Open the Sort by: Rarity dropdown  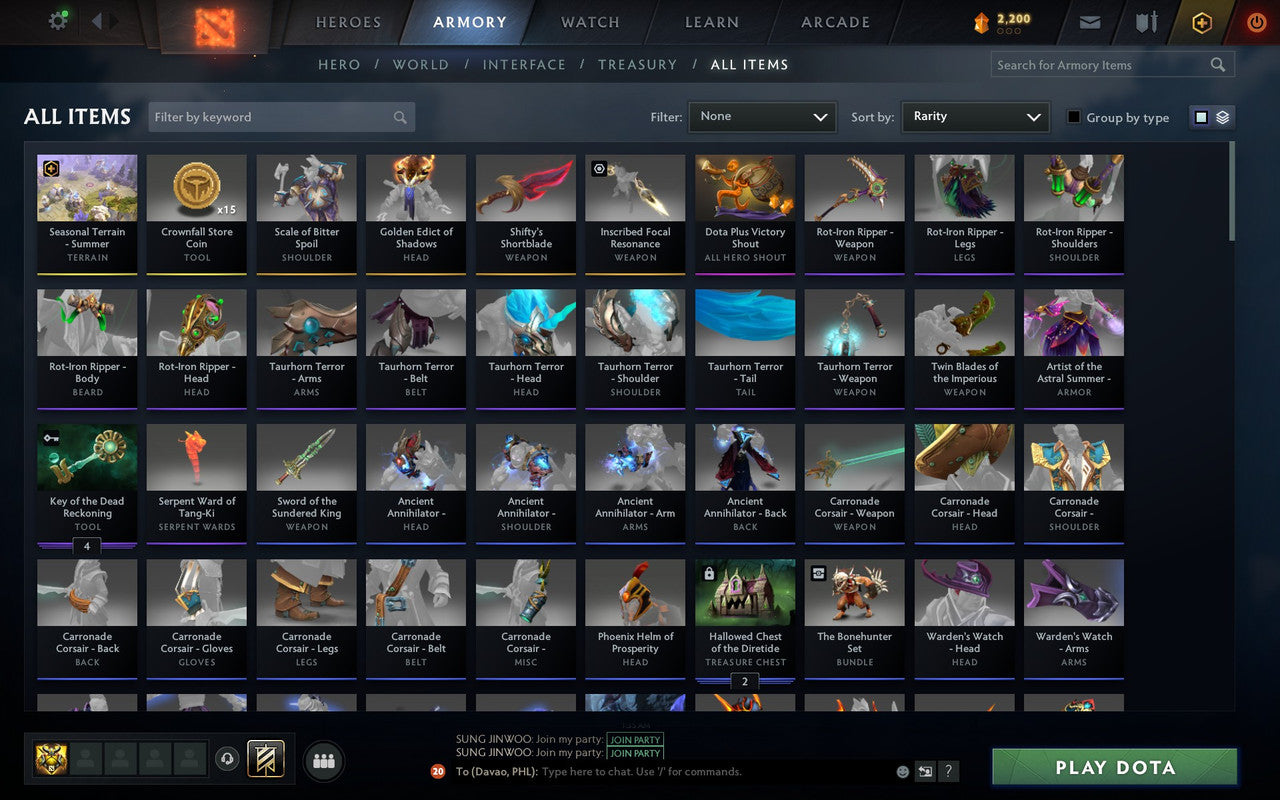click(975, 117)
